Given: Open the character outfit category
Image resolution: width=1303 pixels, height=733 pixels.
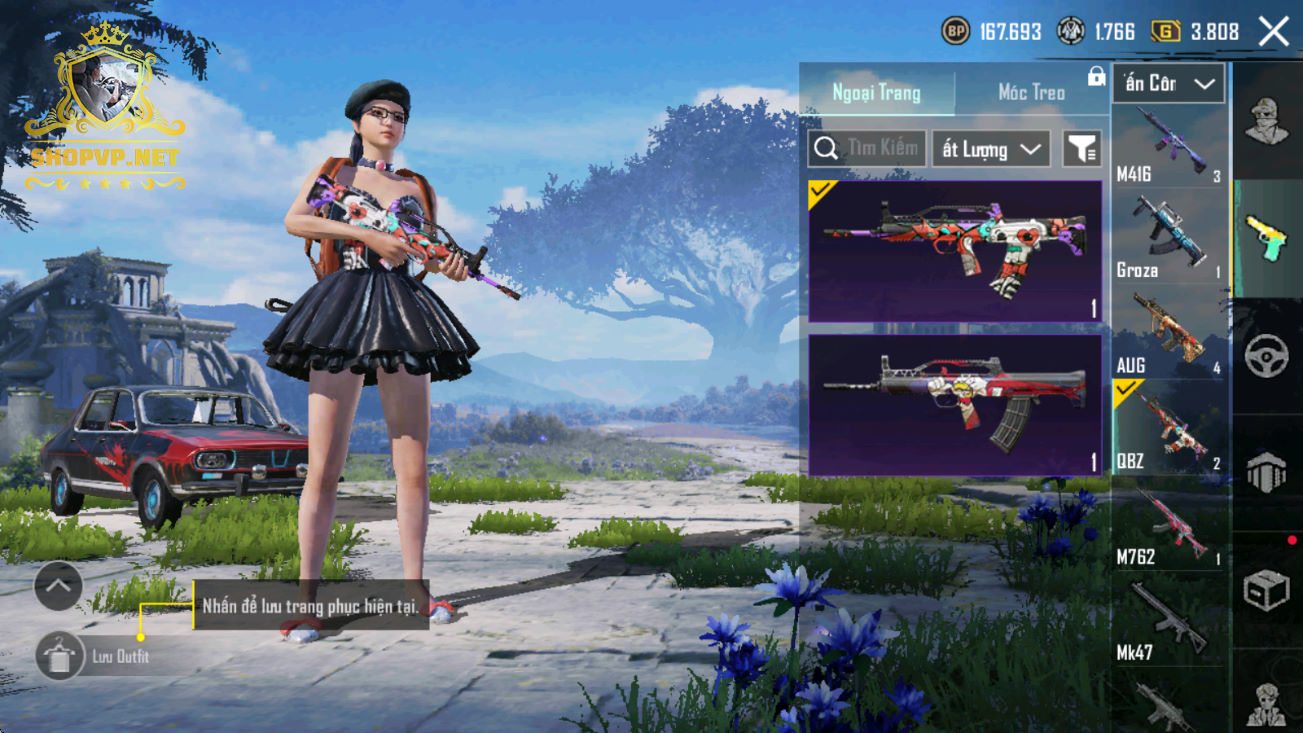Looking at the screenshot, I should point(1267,122).
